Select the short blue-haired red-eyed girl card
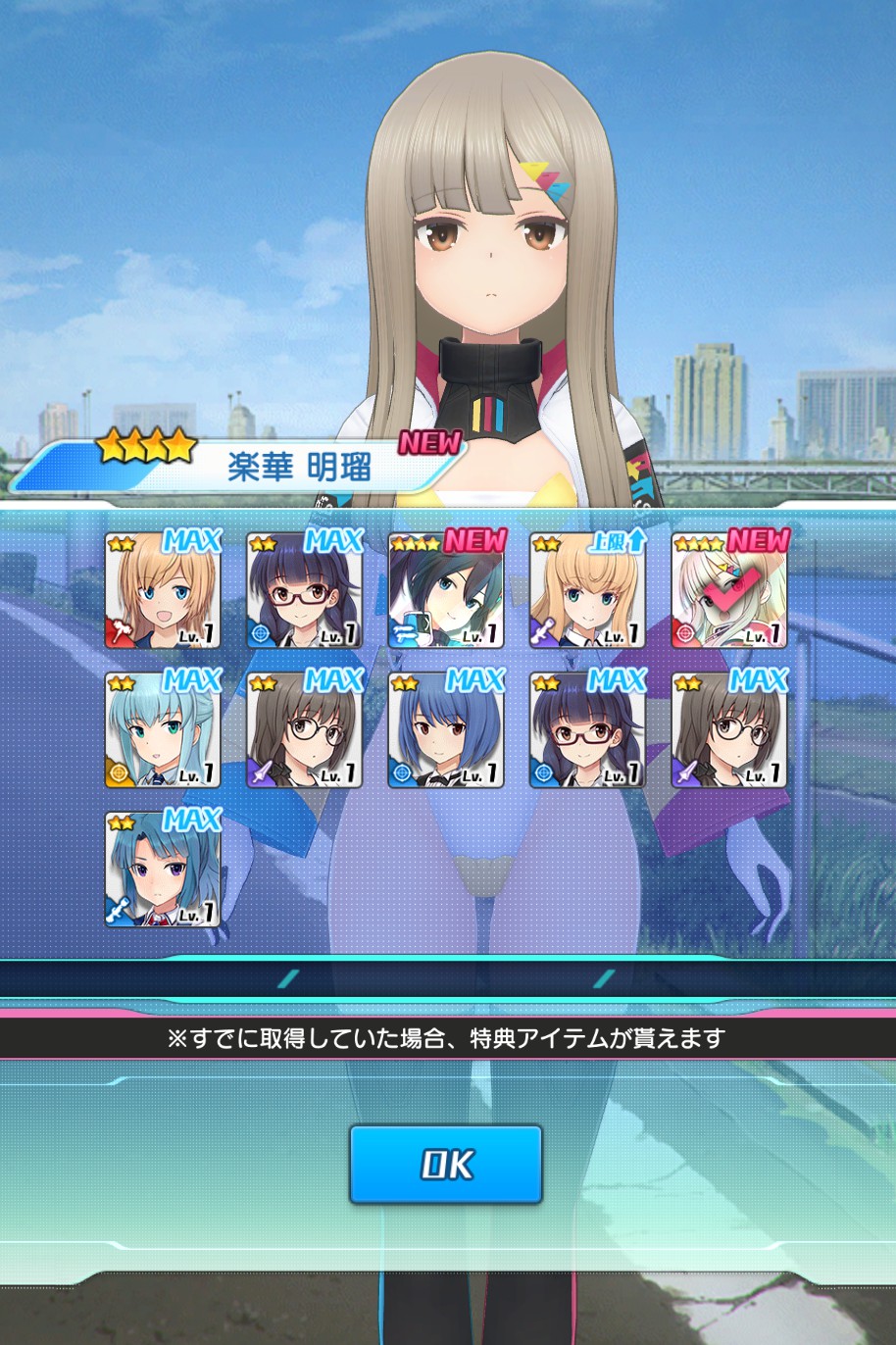This screenshot has height=1345, width=896. pyautogui.click(x=446, y=730)
